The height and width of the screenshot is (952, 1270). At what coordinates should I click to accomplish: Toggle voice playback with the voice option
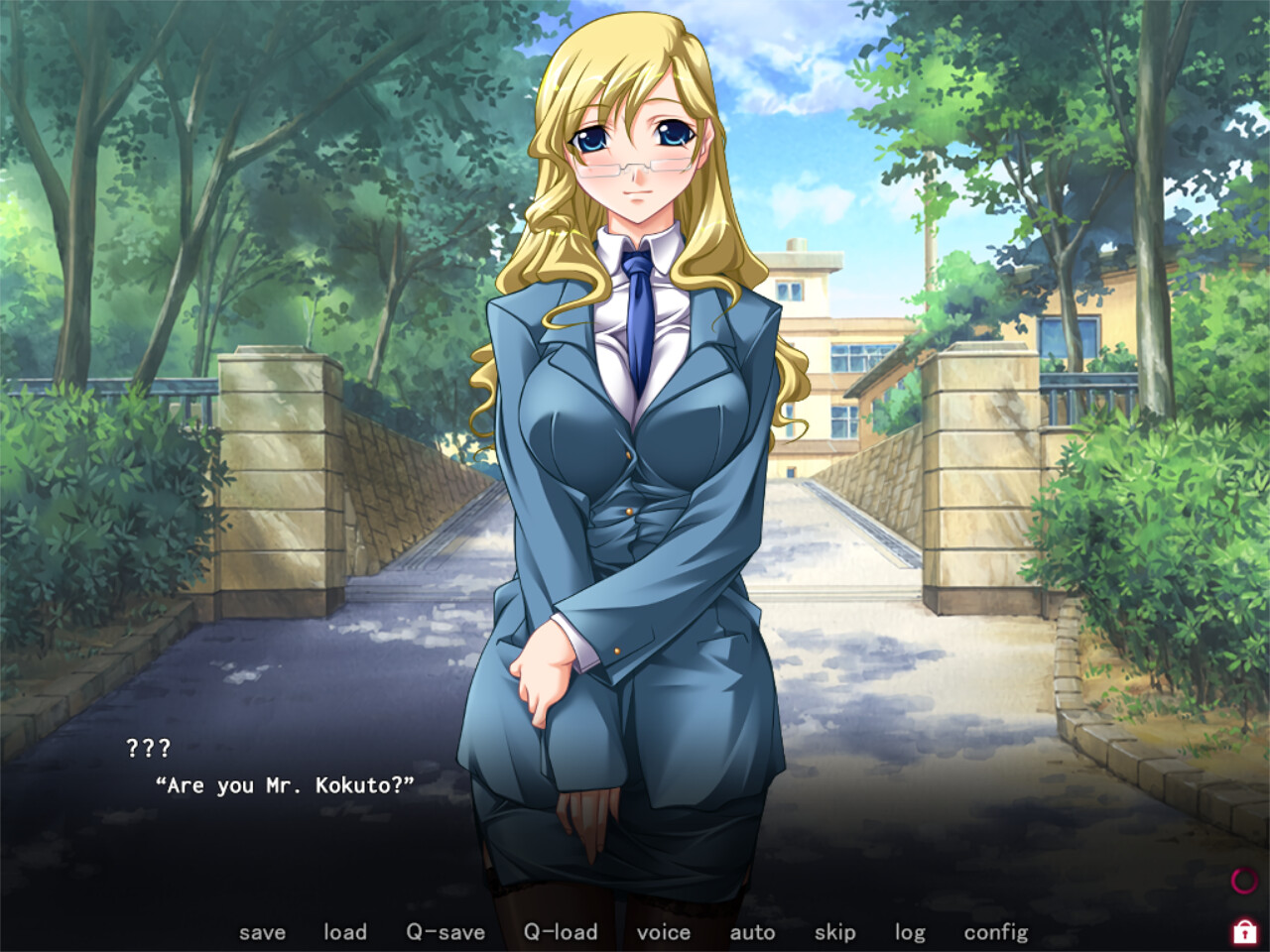click(664, 932)
